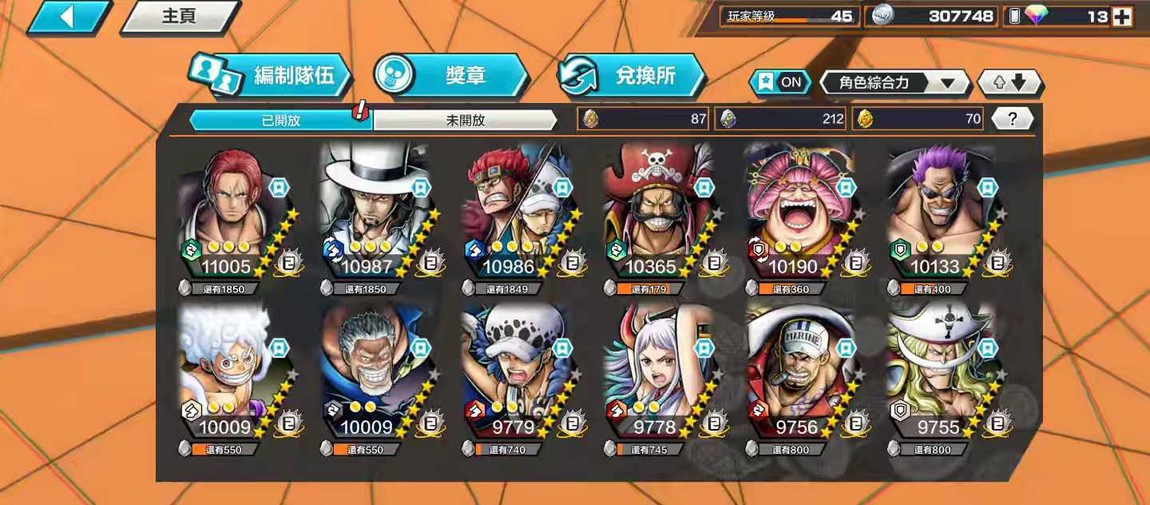1150x505 pixels.
Task: Add rainbow diamonds with plus button
Action: click(x=1122, y=17)
